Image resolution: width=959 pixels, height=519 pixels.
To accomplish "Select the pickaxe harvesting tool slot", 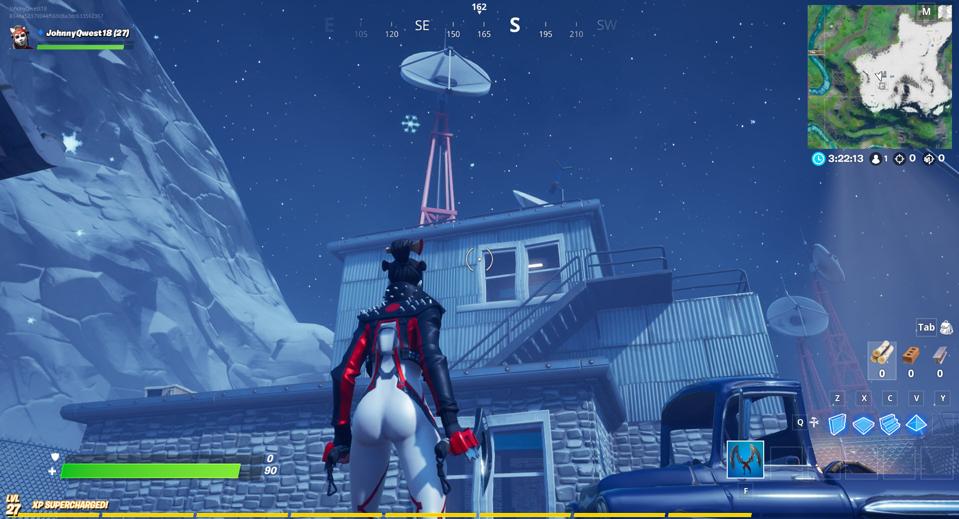I will coord(745,459).
